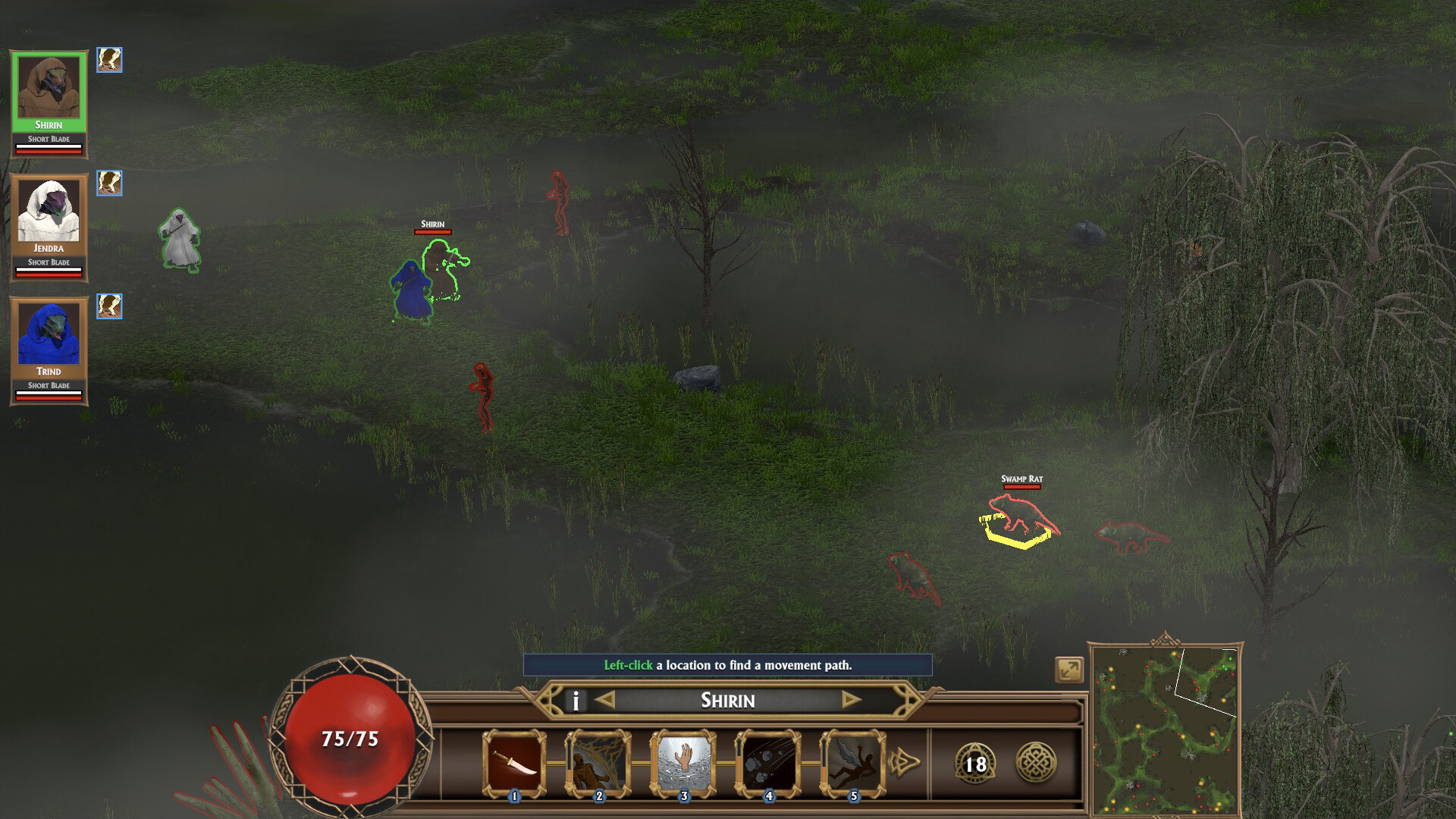This screenshot has width=1456, height=819.
Task: Select the highlighted Swamp Rat enemy
Action: tap(1021, 516)
